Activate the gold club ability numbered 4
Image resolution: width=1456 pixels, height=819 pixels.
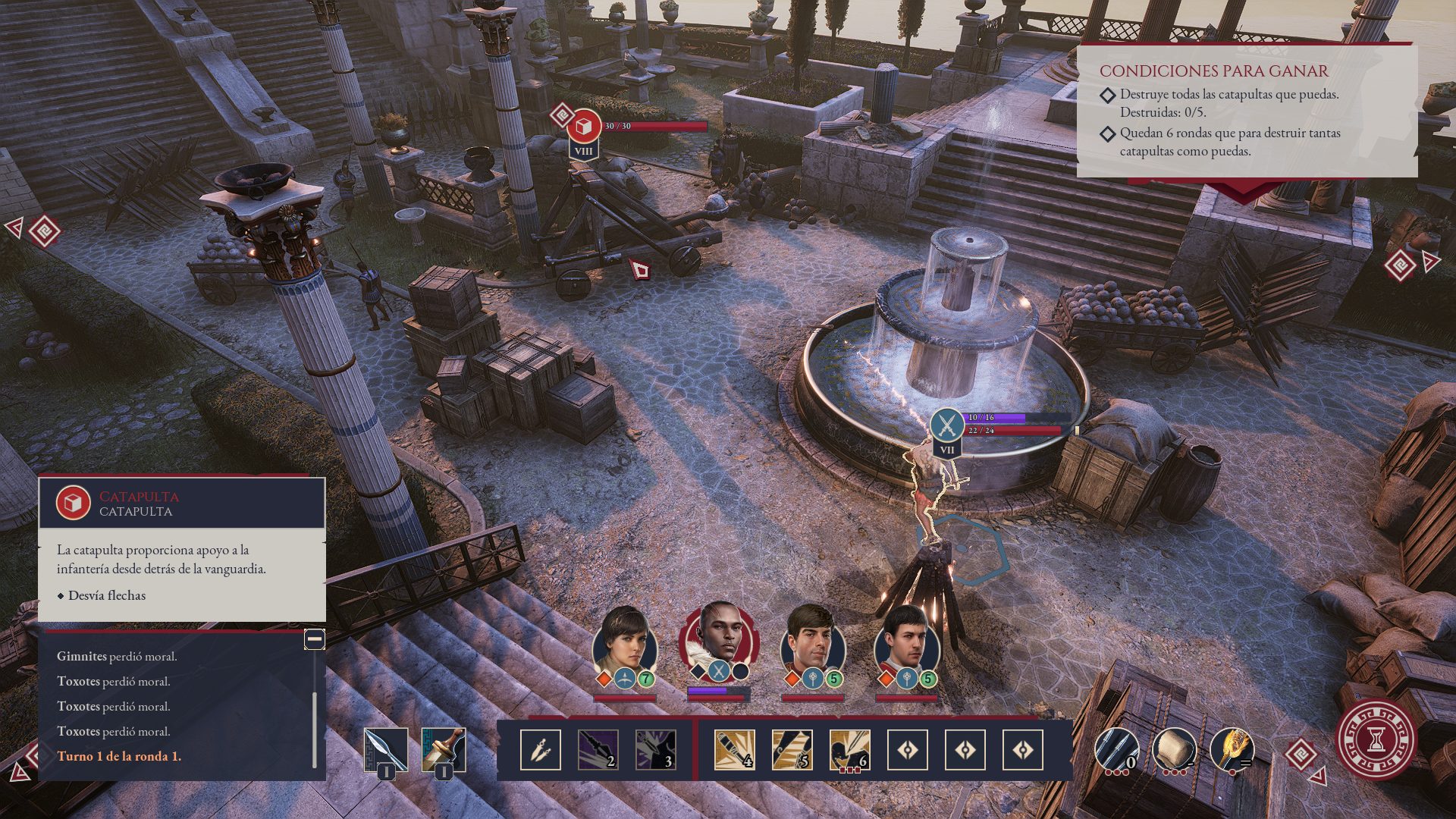[734, 750]
